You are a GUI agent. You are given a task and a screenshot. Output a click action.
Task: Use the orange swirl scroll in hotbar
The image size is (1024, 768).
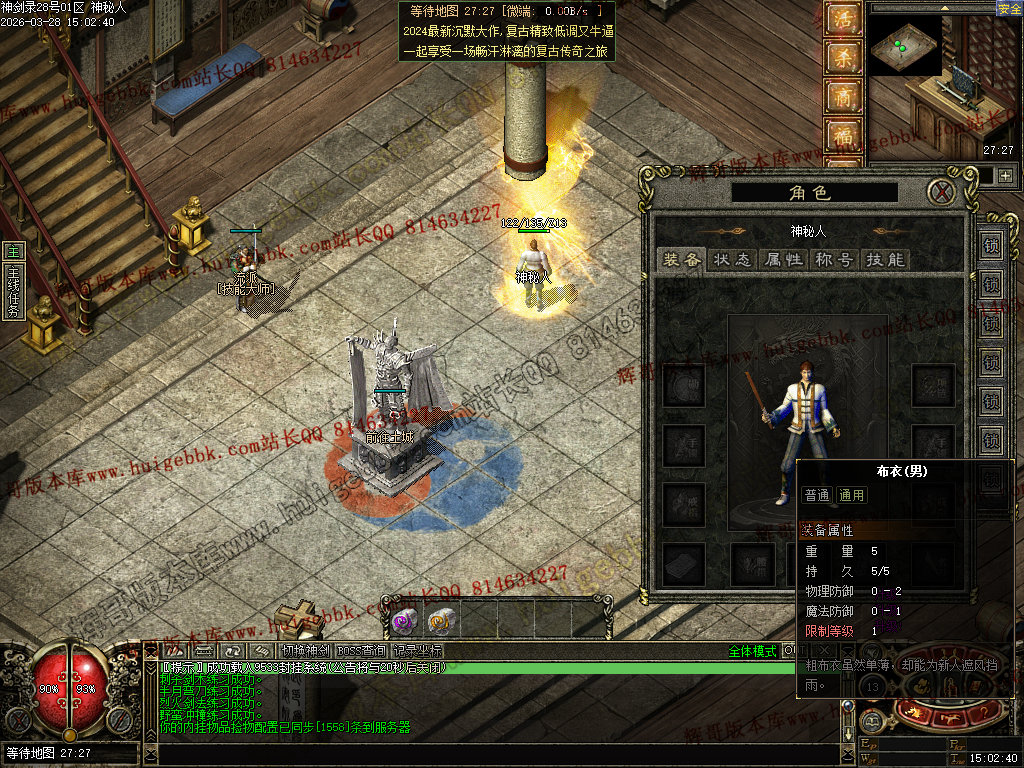[x=441, y=622]
